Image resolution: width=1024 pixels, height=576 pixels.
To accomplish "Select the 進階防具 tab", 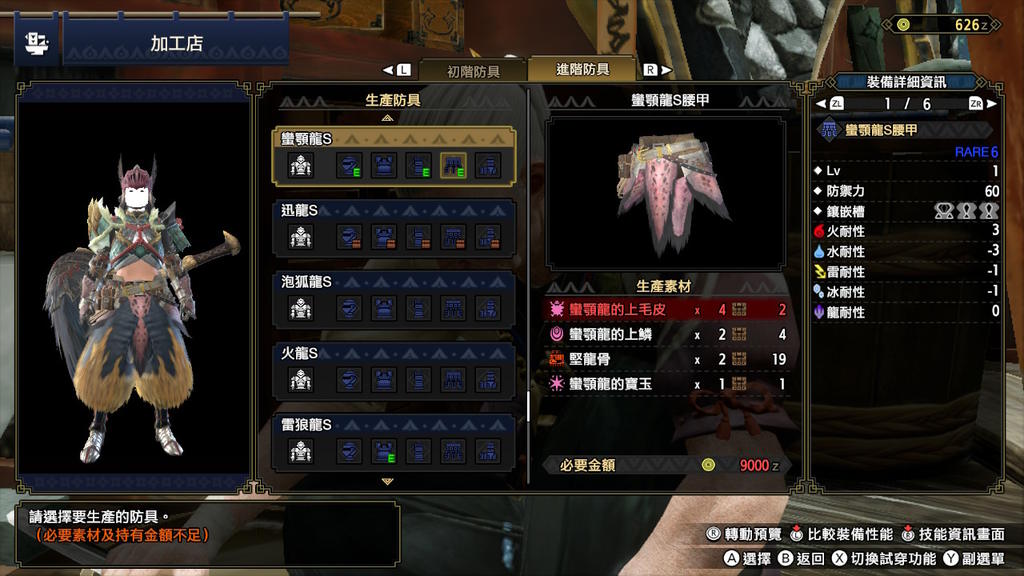I will [582, 69].
